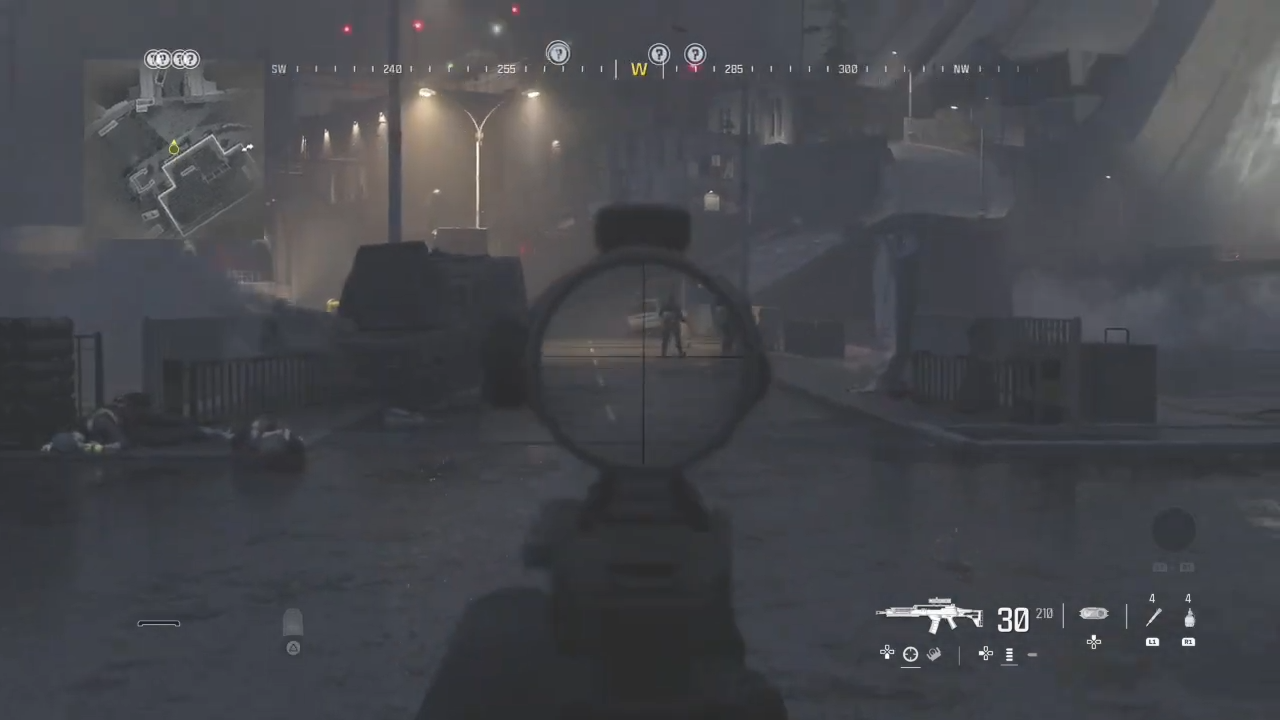This screenshot has width=1280, height=720.
Task: Click the 240 bearing mark on the compass slider
Action: click(392, 69)
